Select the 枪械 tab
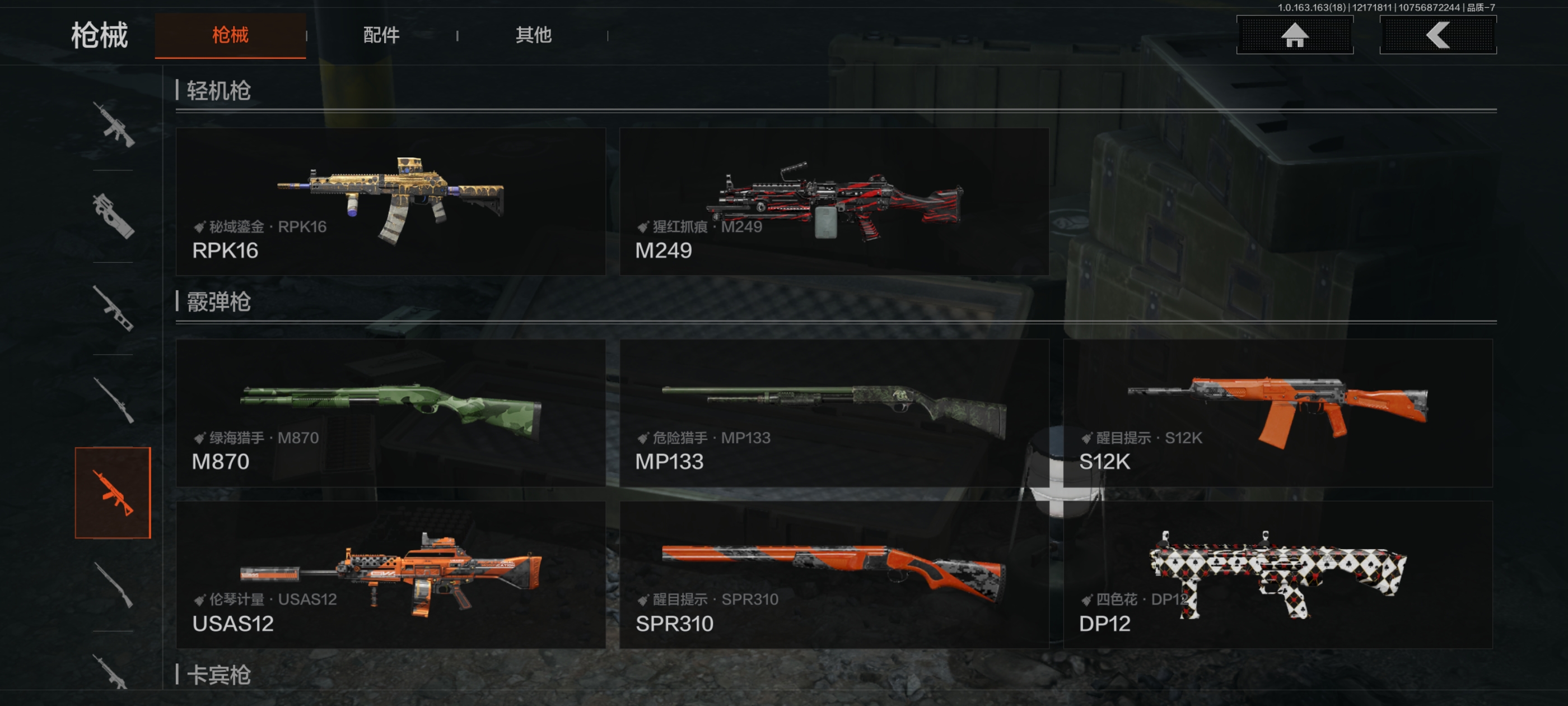Screen dimensions: 1568x706 pos(230,35)
